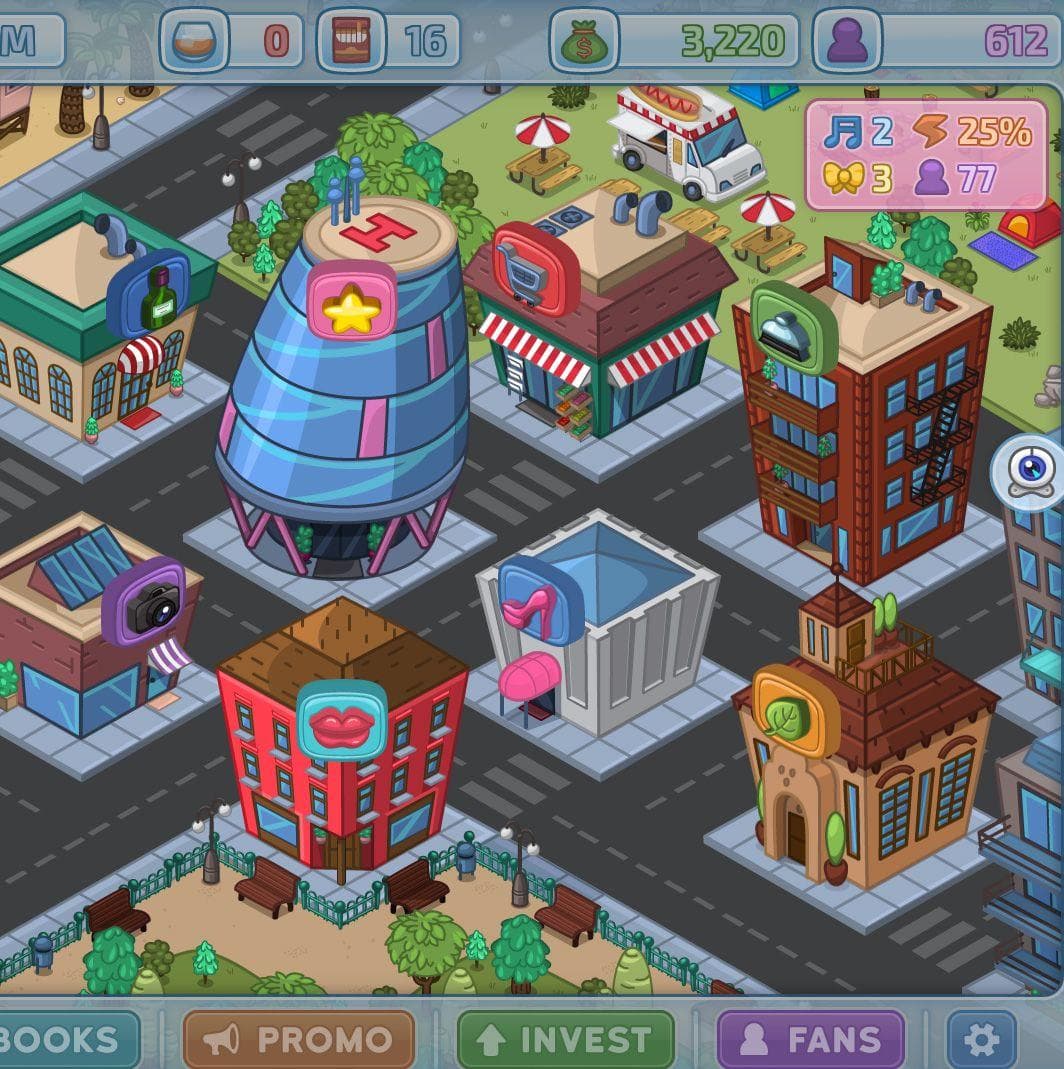Select the green leaf building icon
Image resolution: width=1064 pixels, height=1069 pixels.
click(796, 711)
